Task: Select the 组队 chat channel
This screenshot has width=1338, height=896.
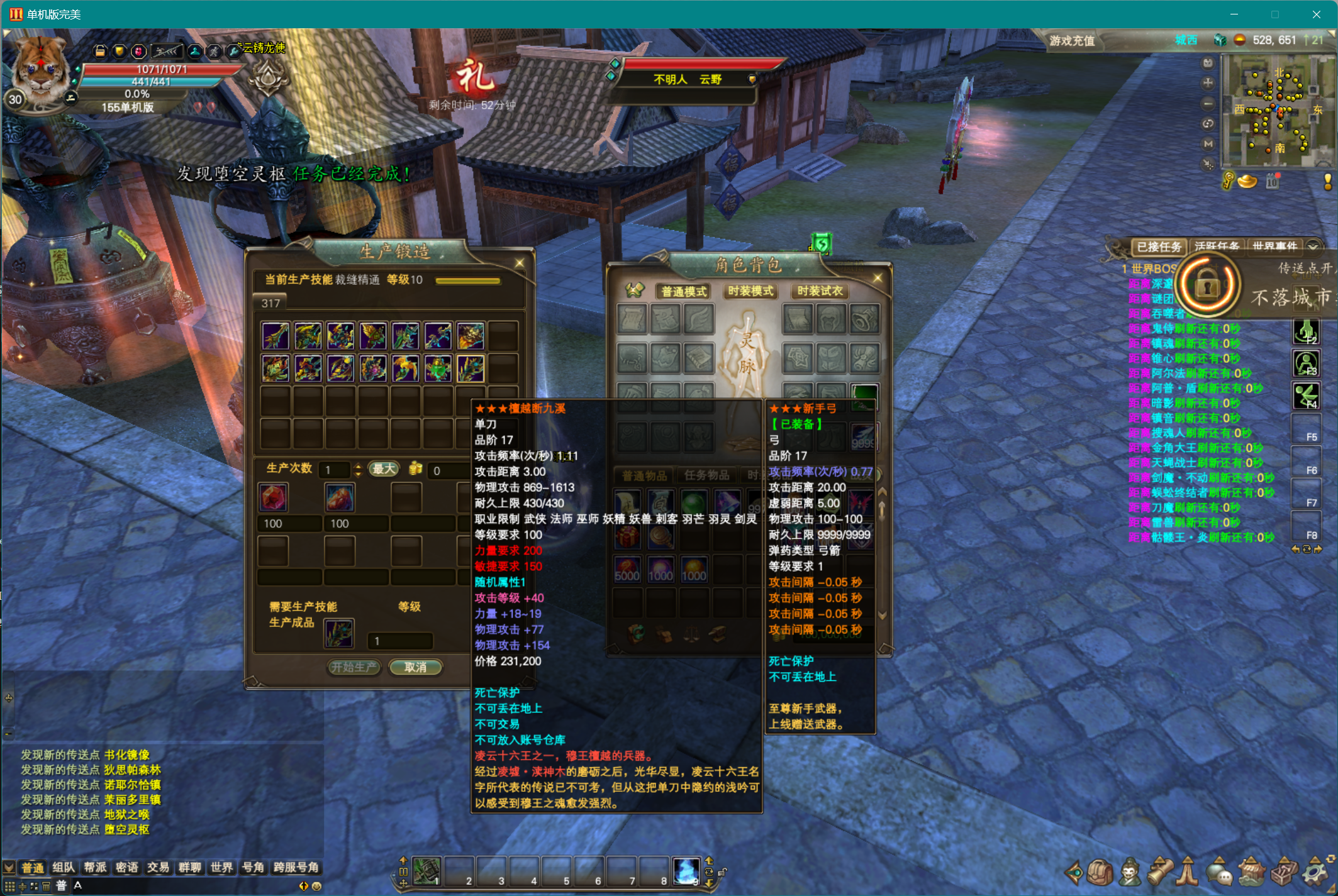Action: click(x=64, y=868)
